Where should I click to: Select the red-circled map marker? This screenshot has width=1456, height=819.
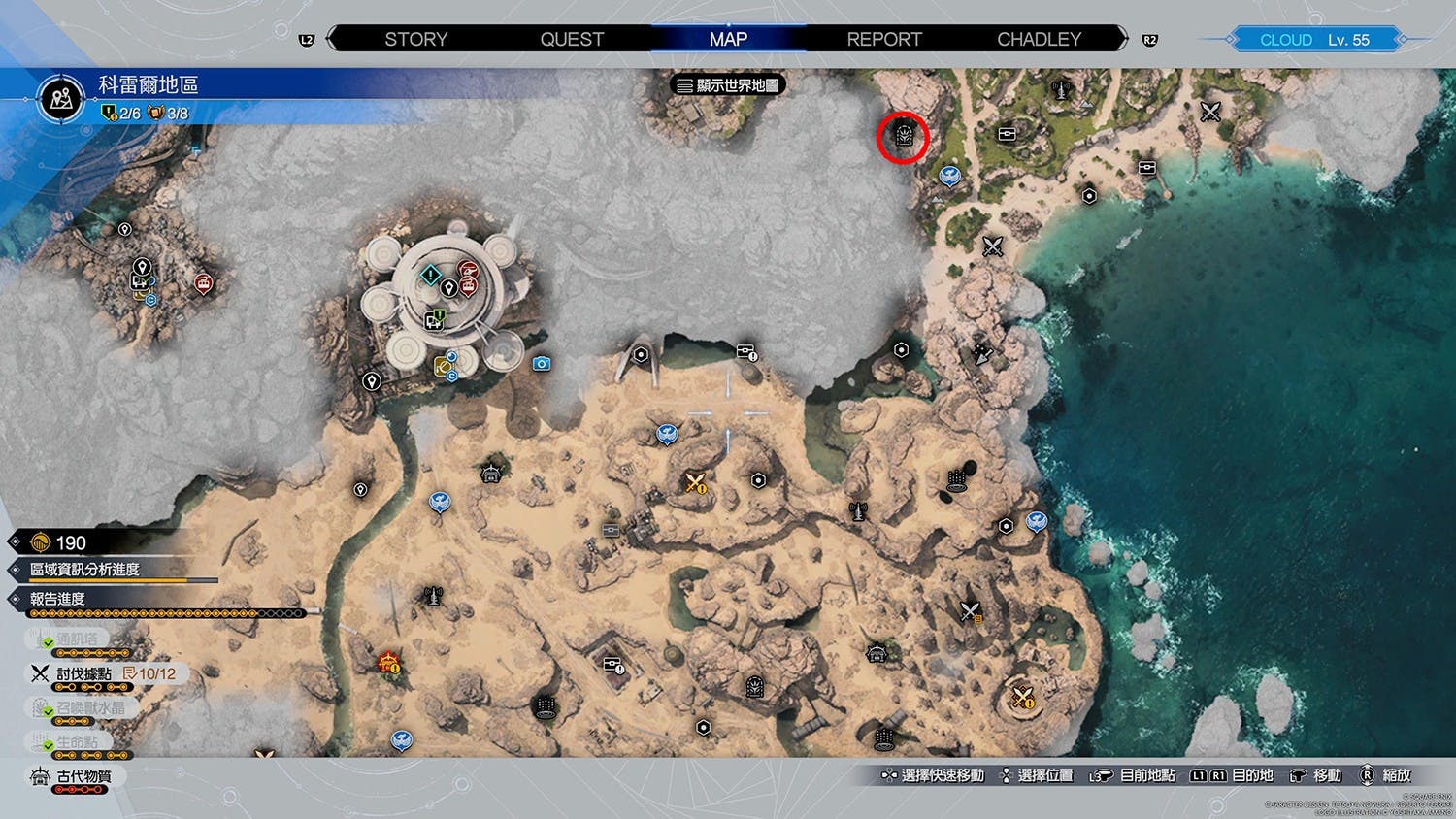point(903,137)
